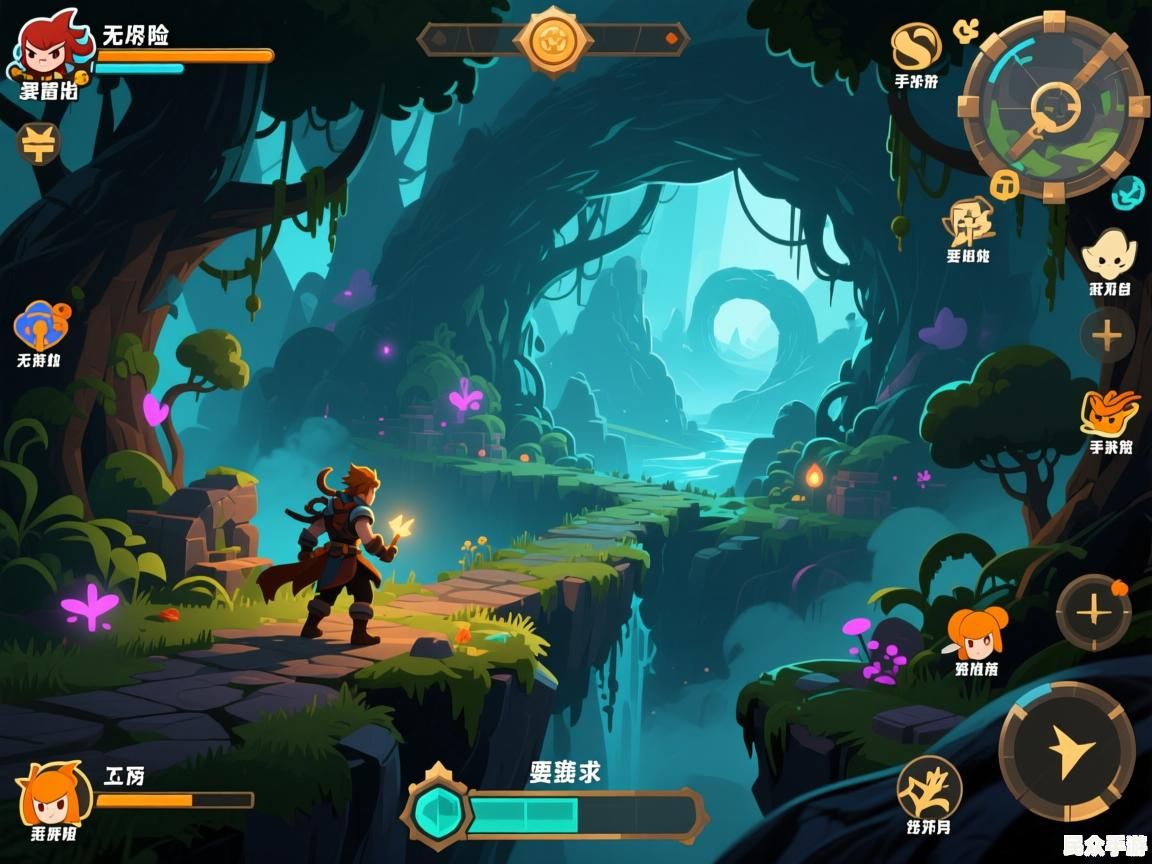This screenshot has width=1152, height=864.
Task: Click the small gold badge under the minimap
Action: pyautogui.click(x=1003, y=184)
